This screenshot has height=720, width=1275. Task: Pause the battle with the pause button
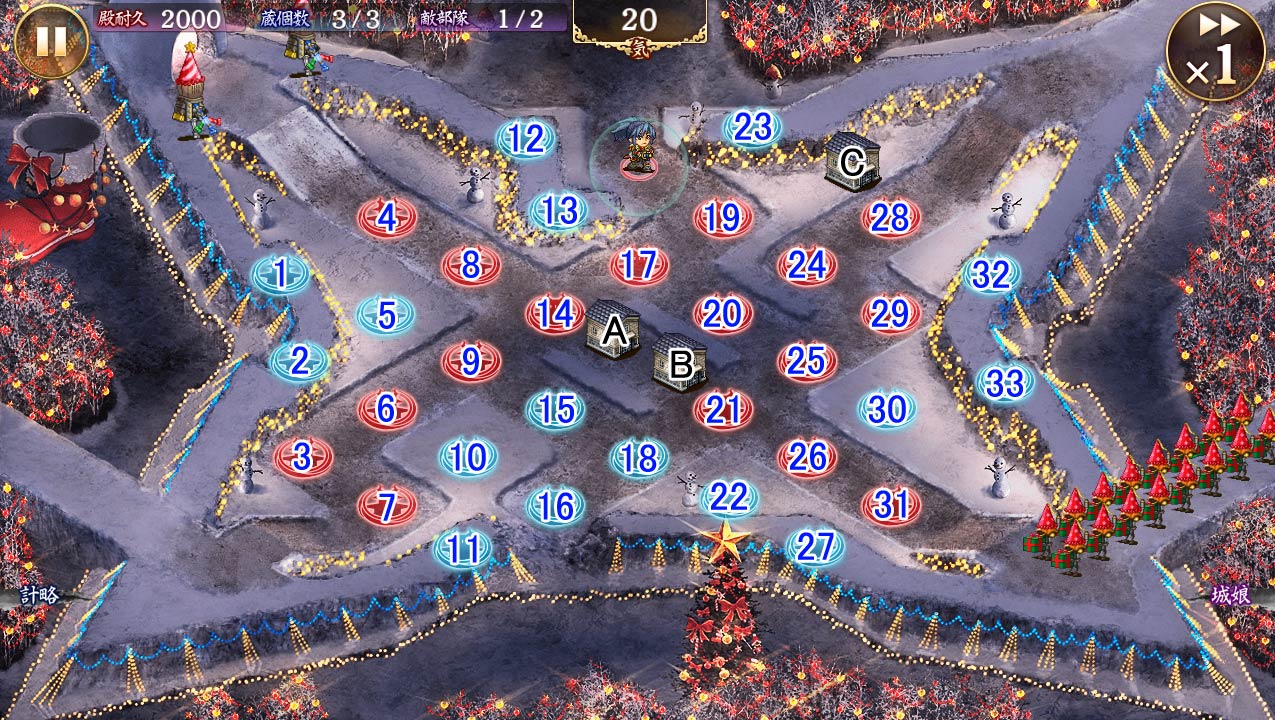51,41
